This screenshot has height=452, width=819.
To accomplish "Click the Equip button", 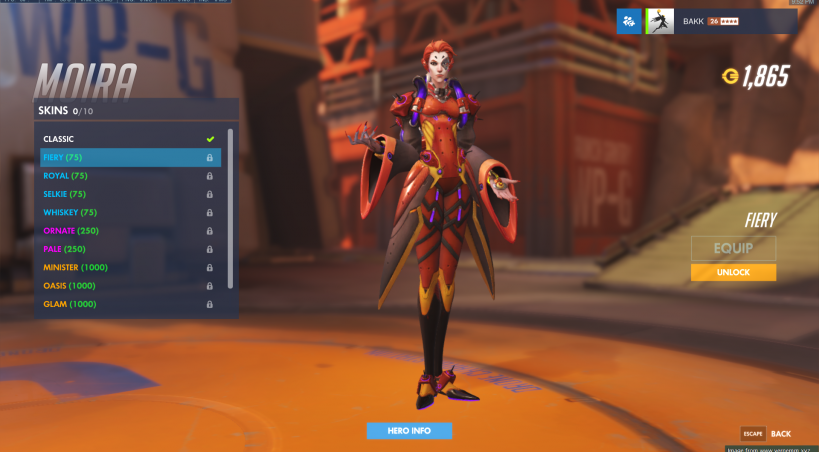I will point(733,248).
